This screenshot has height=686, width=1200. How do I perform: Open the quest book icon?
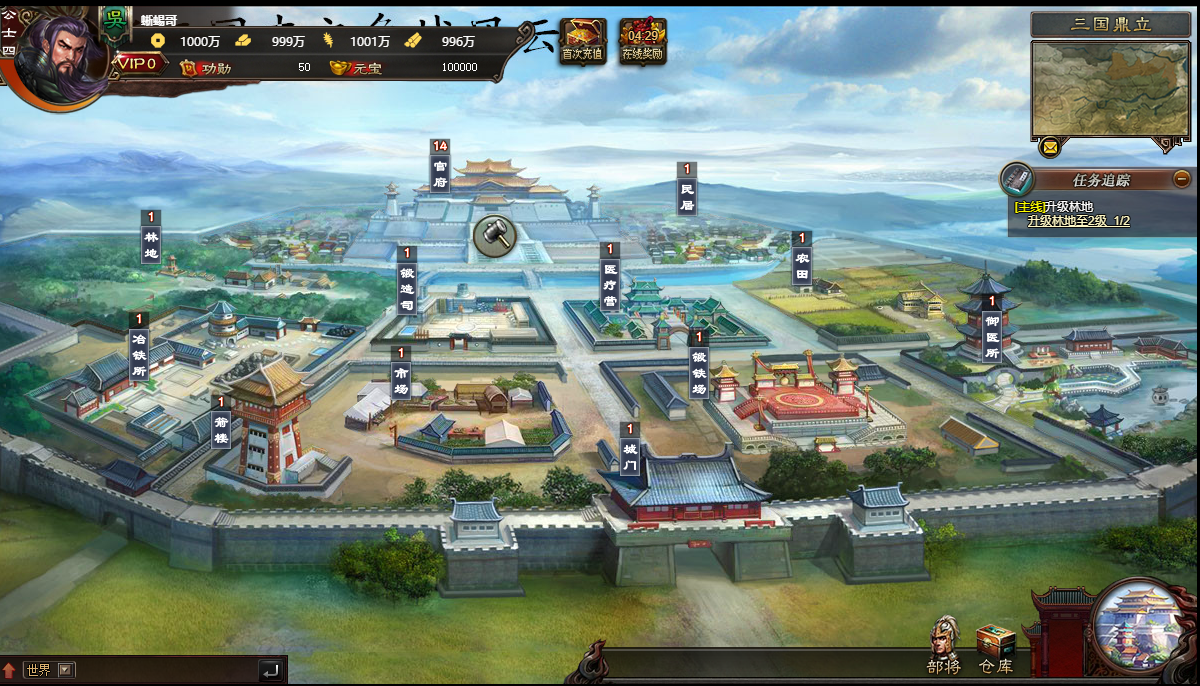tap(1017, 180)
